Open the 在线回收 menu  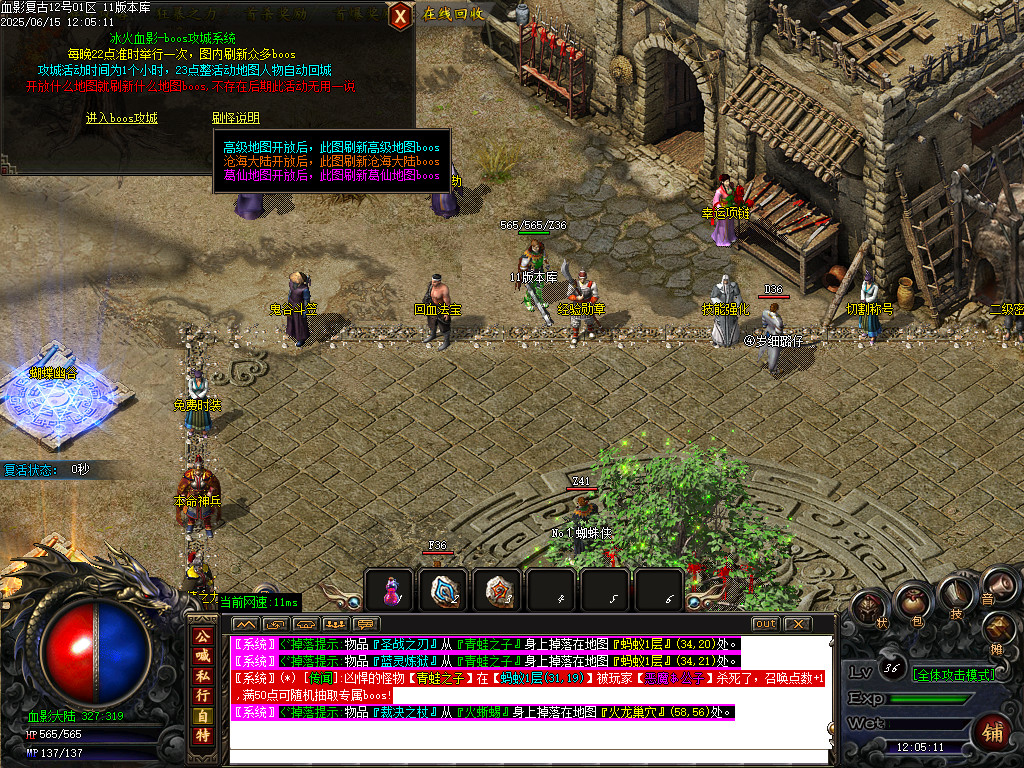pyautogui.click(x=453, y=14)
